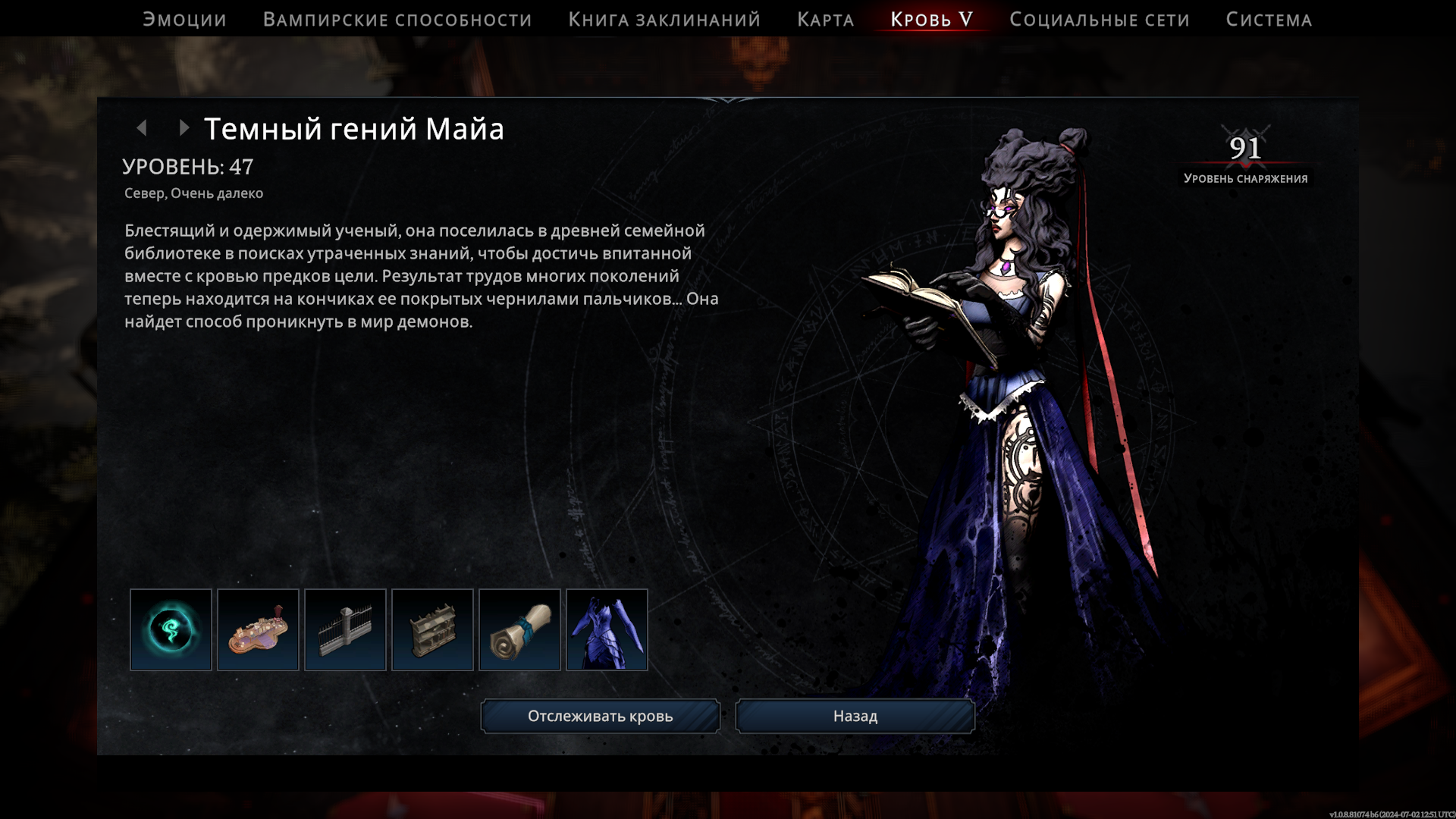Open the Система tab
The image size is (1456, 819).
coord(1269,20)
